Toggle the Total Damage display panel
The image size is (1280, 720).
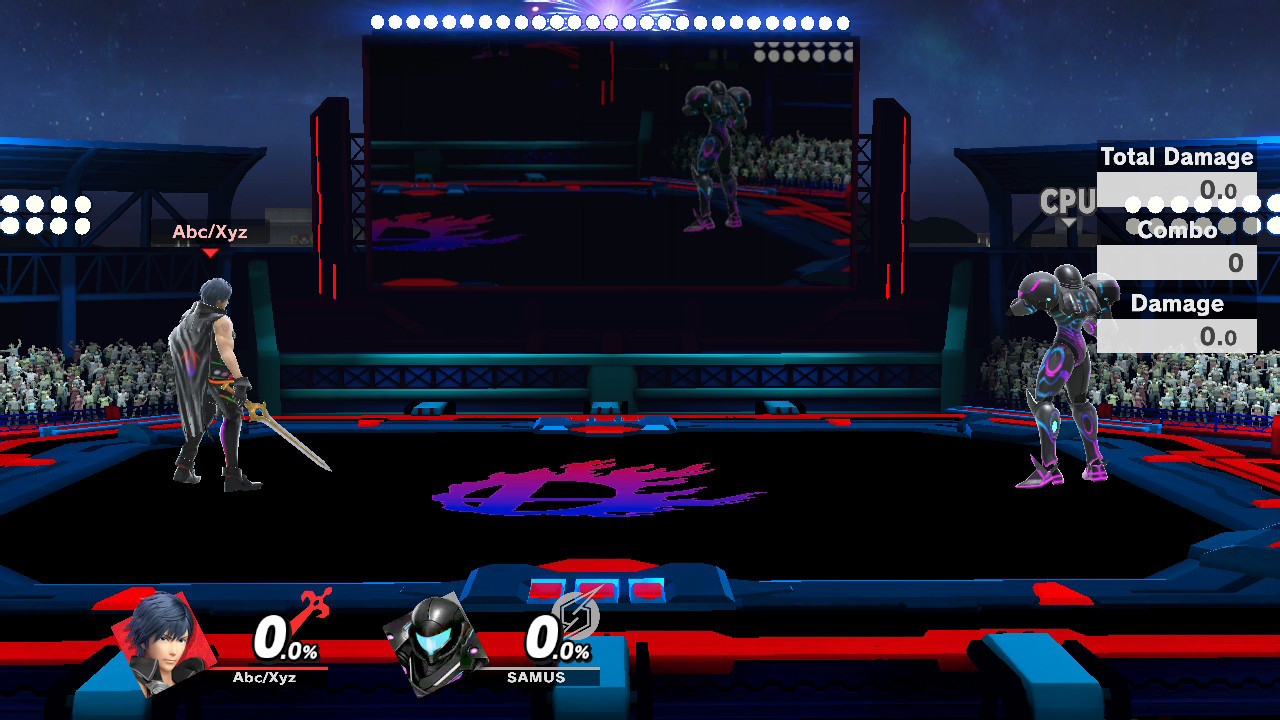pos(1176,157)
